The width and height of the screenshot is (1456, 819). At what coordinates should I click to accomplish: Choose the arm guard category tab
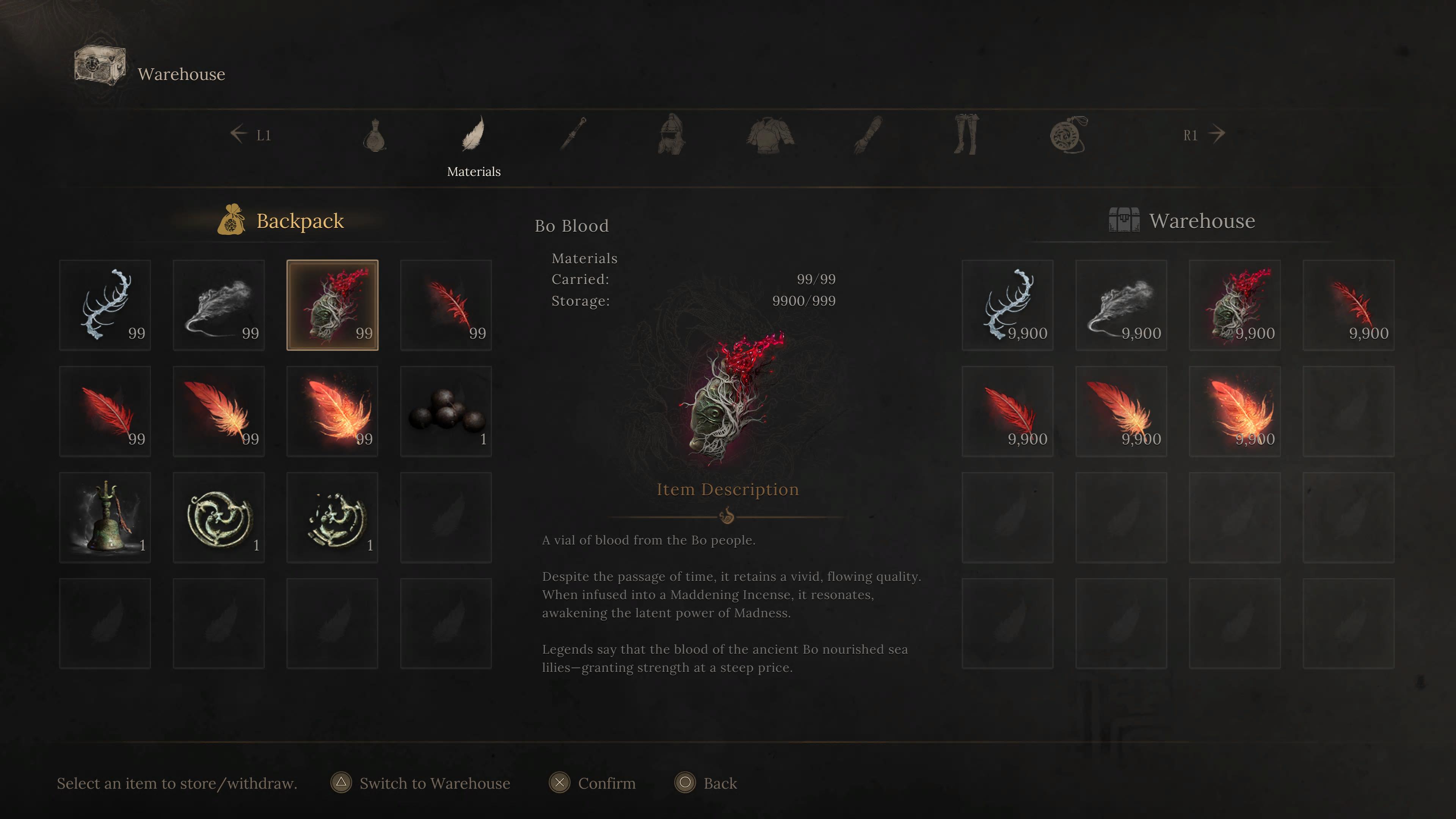(x=868, y=135)
